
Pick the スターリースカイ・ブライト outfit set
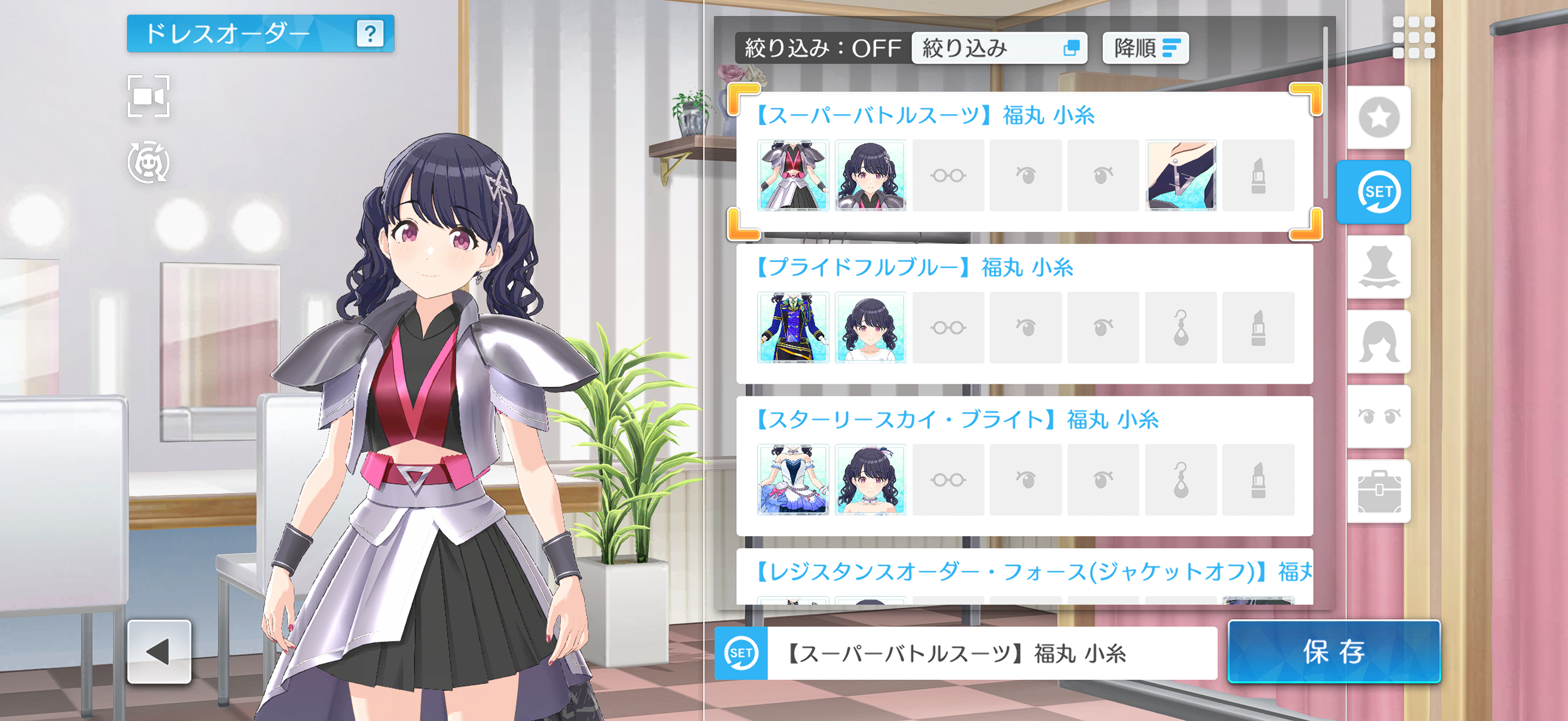[957, 420]
